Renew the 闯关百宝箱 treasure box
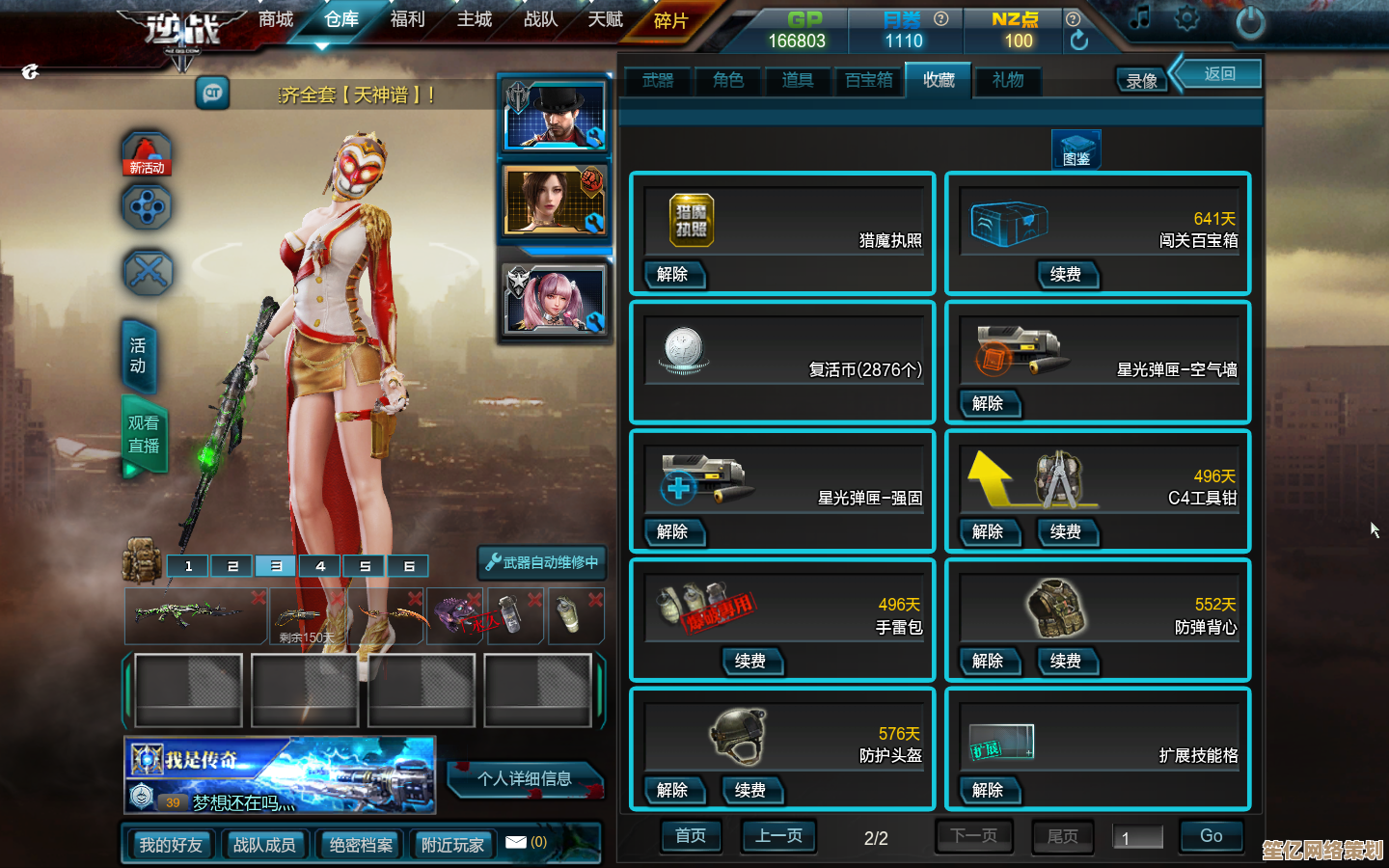 [1065, 275]
